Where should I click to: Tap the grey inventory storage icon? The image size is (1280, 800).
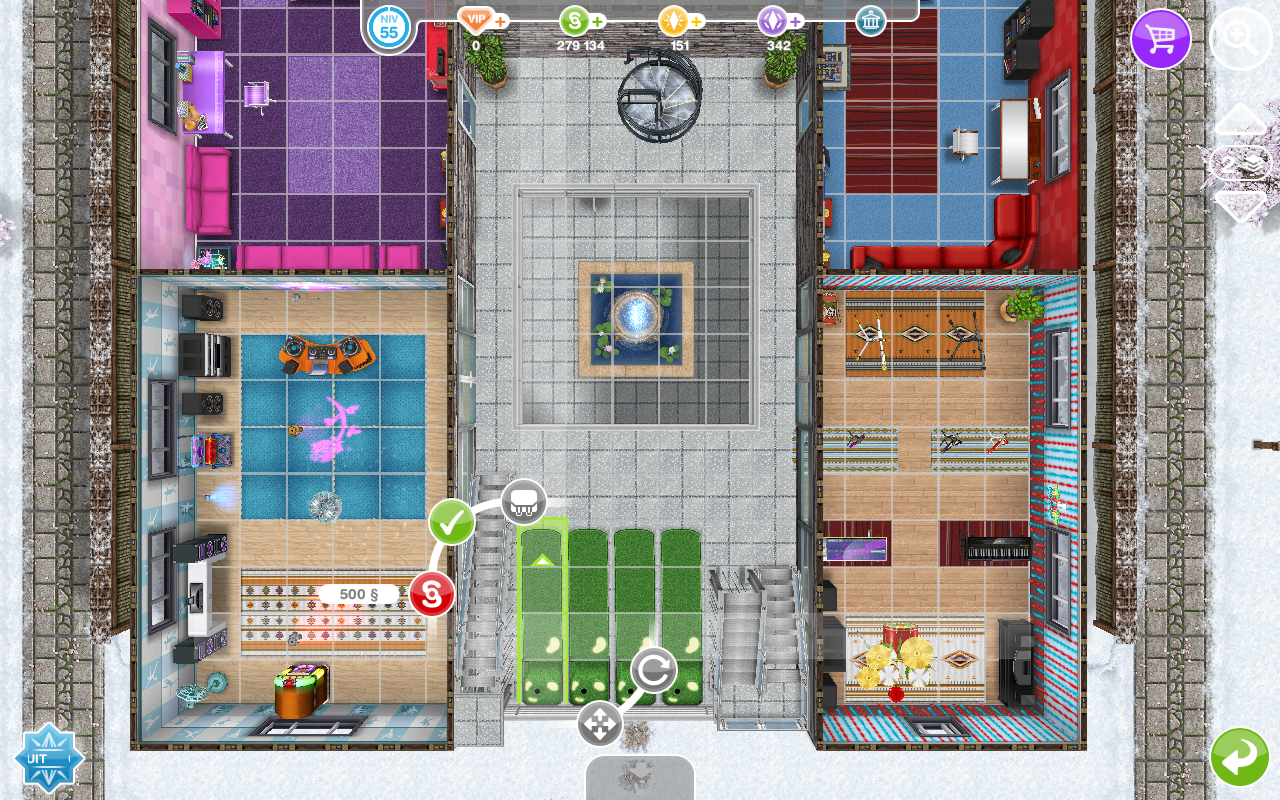click(523, 502)
